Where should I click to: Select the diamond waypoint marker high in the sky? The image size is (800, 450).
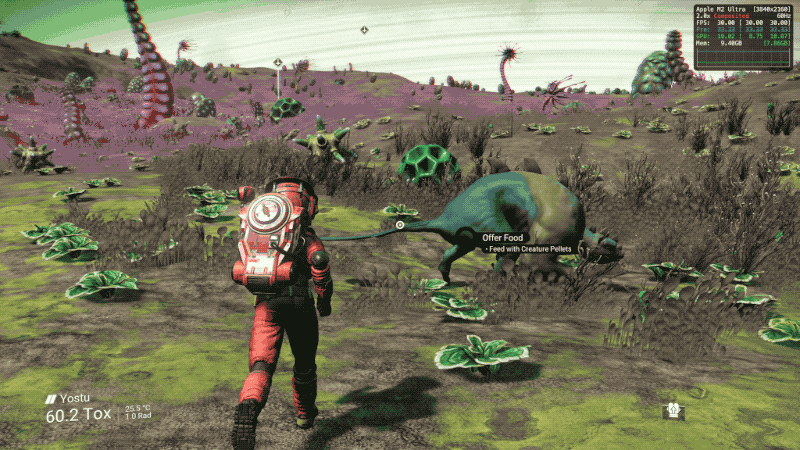[x=364, y=30]
